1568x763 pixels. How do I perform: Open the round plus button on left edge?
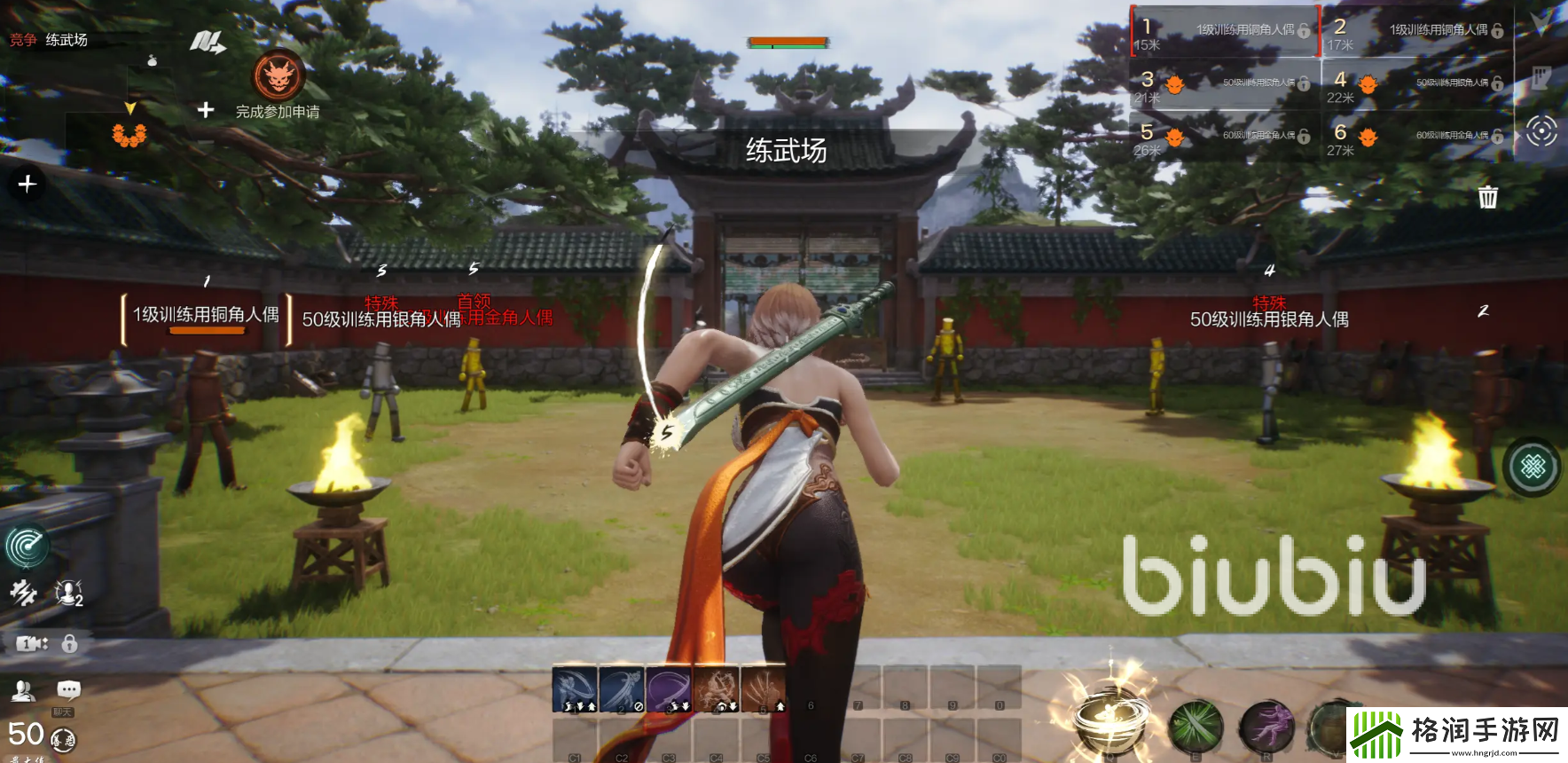pos(27,184)
